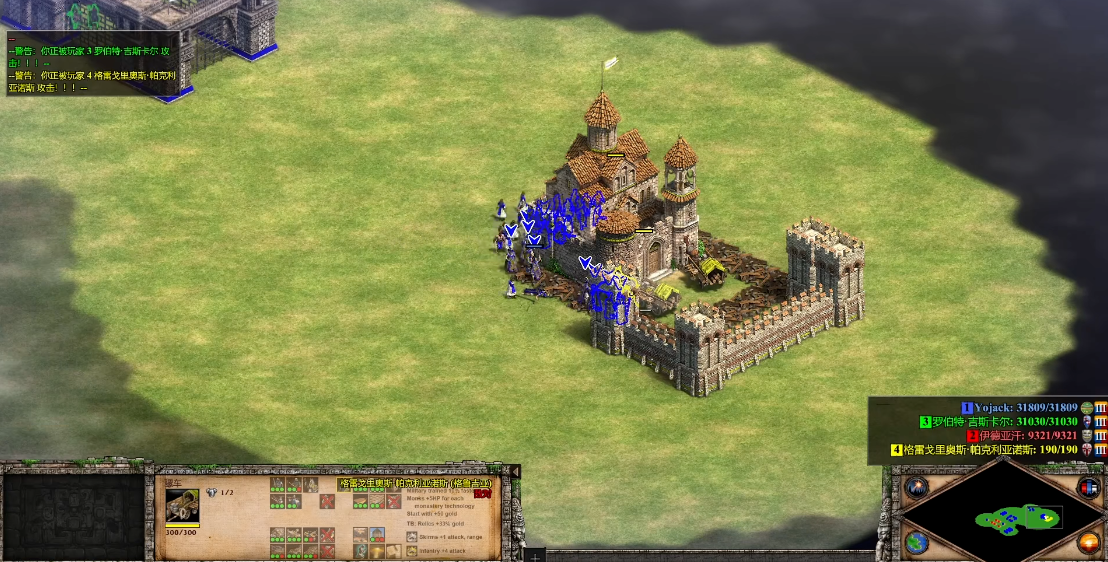Toggle the blue and red flags minimap button
Screen dimensions: 1108x562
1089,488
